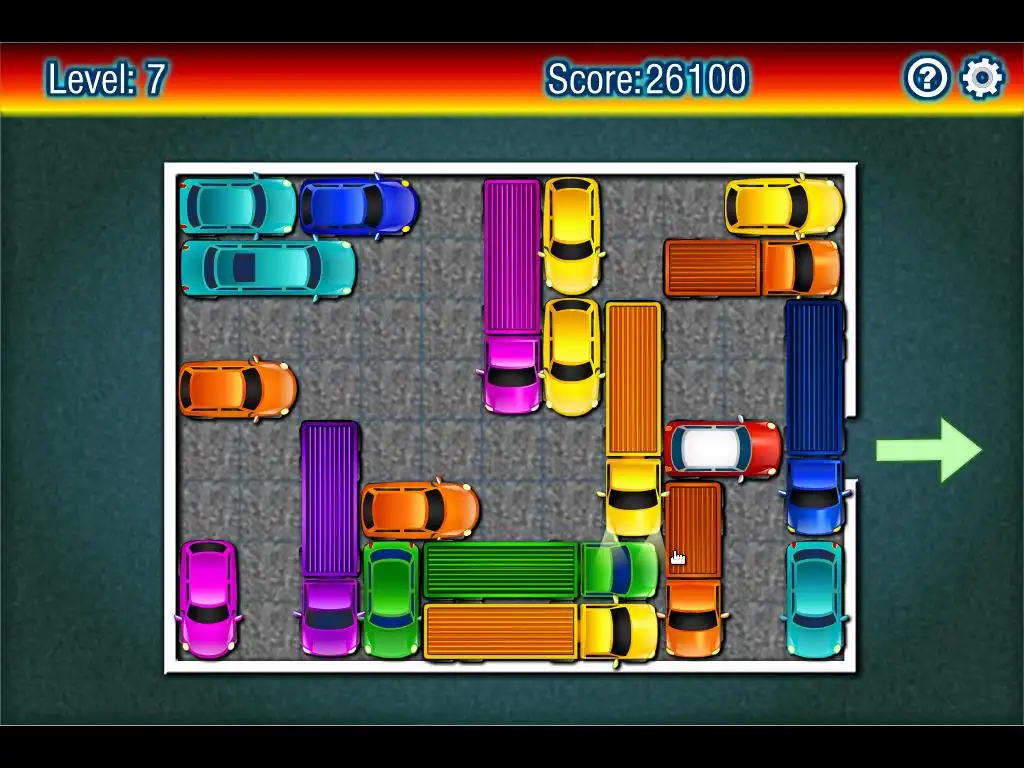Pick the dark blue truck
The height and width of the screenshot is (768, 1024).
point(814,416)
